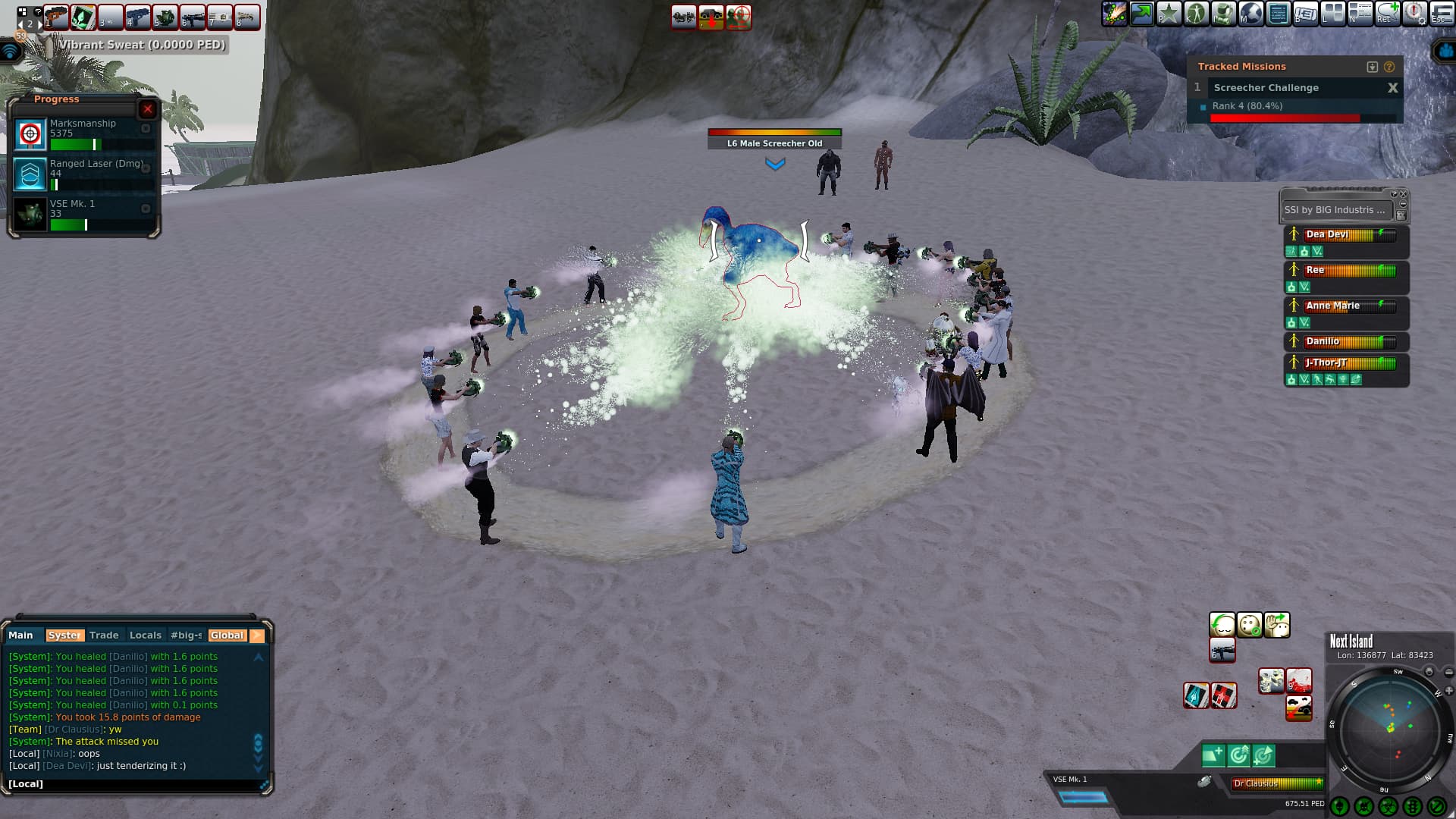Select the VSE sweat gatherer in hotbar slot 5
The width and height of the screenshot is (1456, 819).
coord(165,17)
